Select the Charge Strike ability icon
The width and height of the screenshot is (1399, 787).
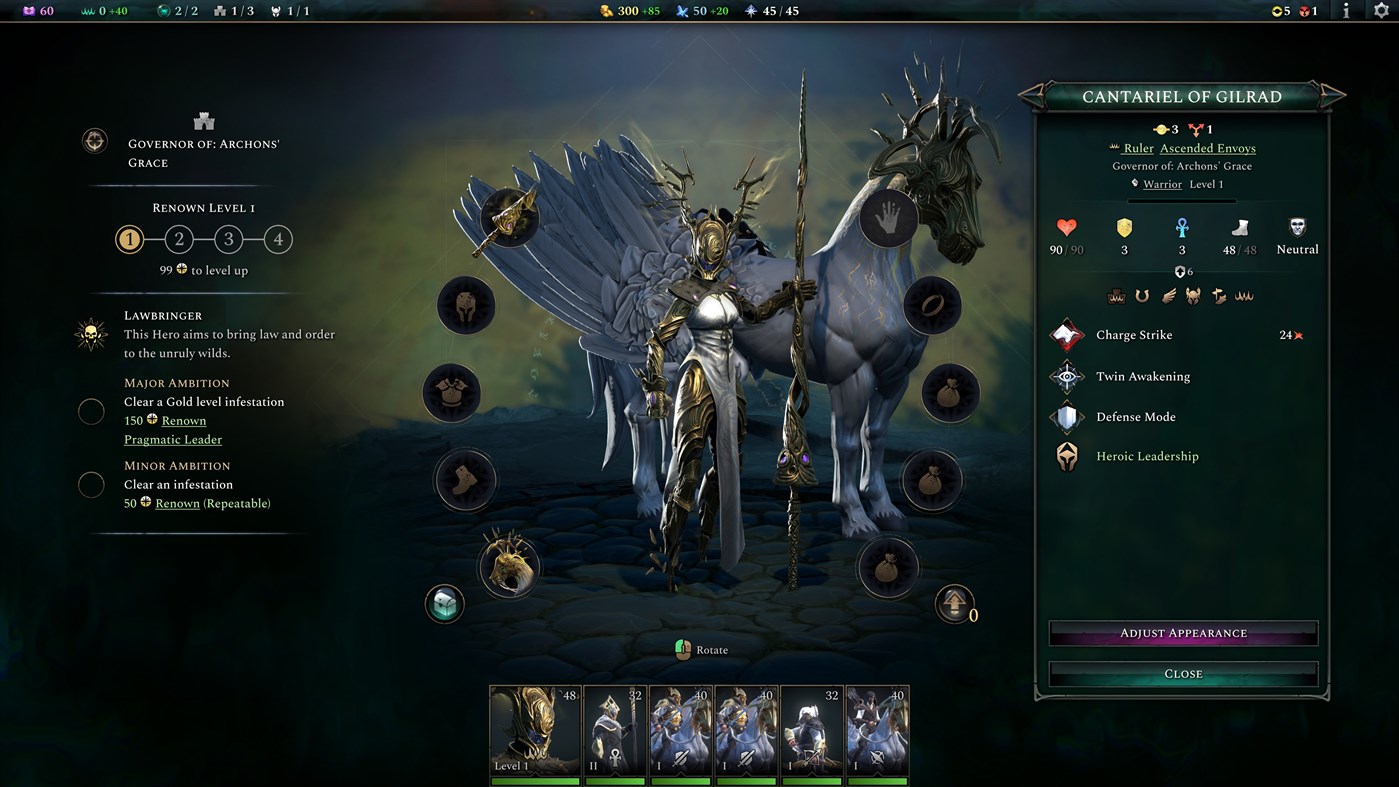(1066, 334)
